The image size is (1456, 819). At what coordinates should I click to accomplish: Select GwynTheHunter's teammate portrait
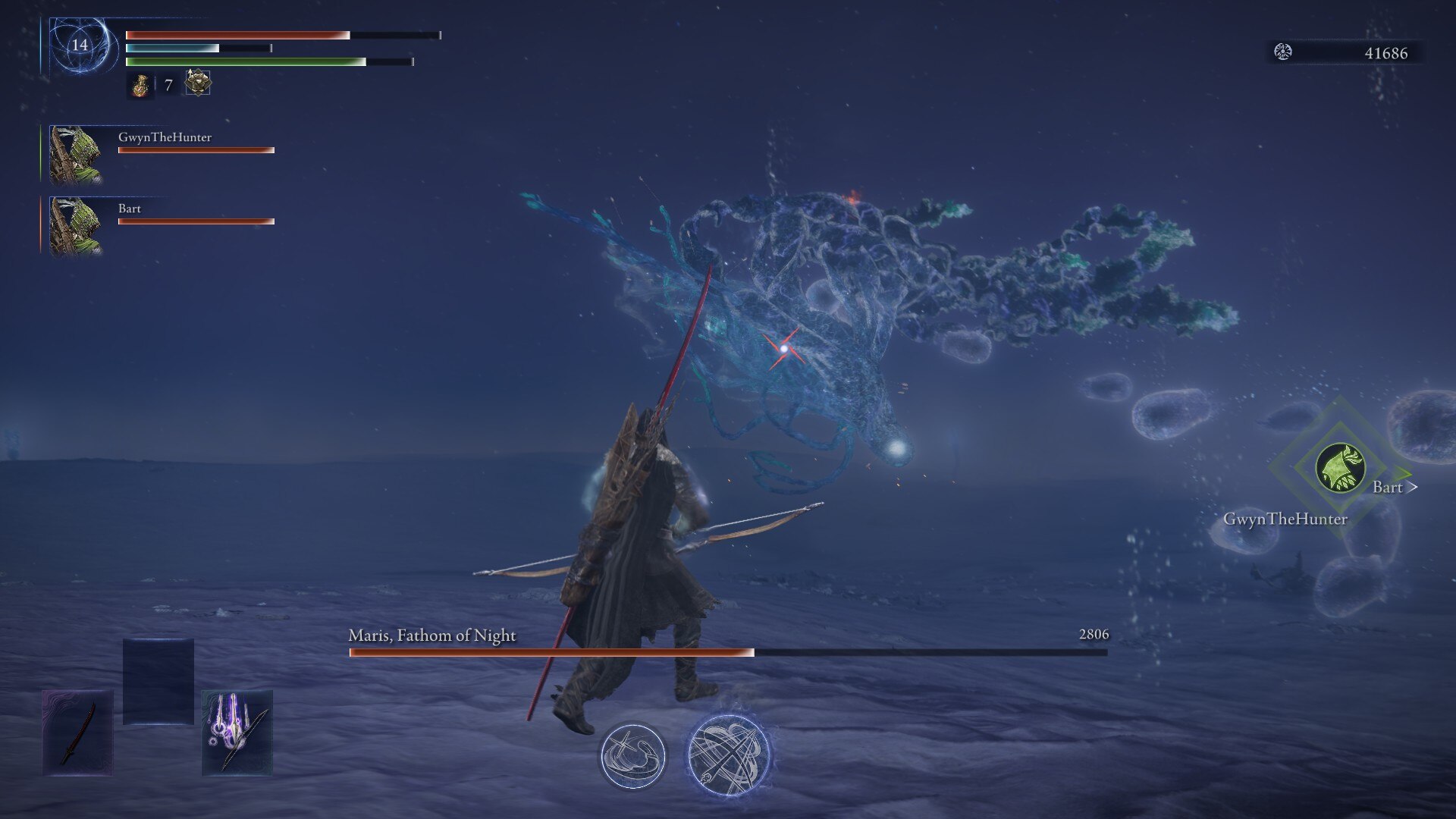pos(75,155)
